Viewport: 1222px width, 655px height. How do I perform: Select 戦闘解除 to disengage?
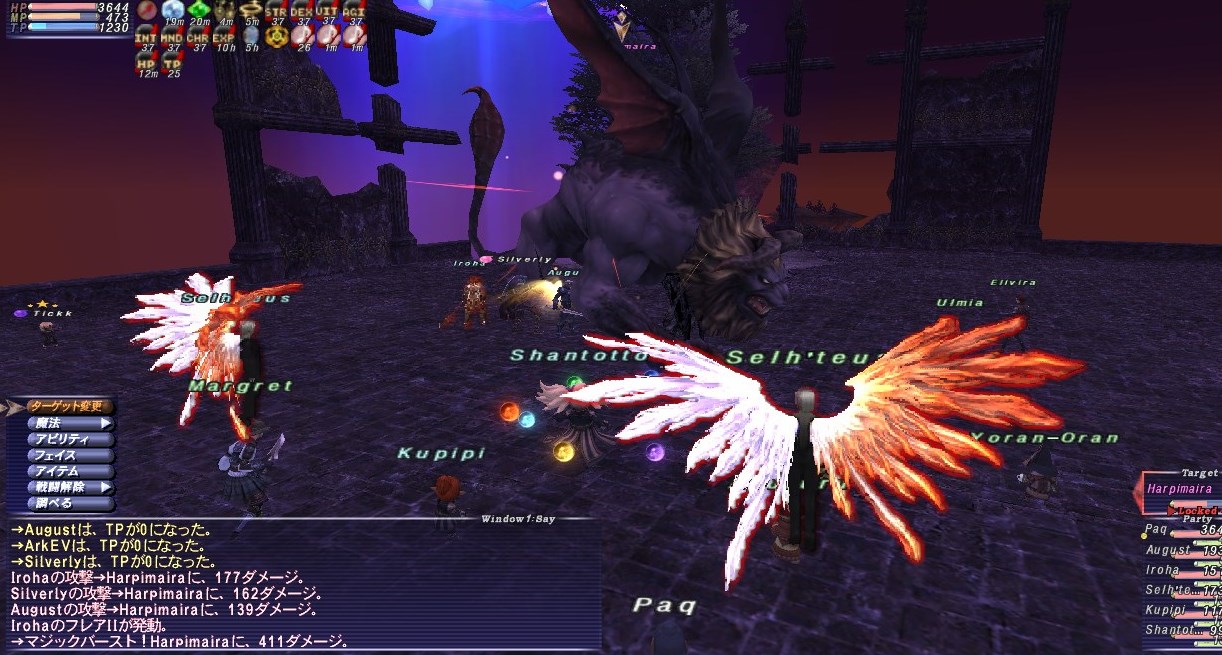coord(68,487)
